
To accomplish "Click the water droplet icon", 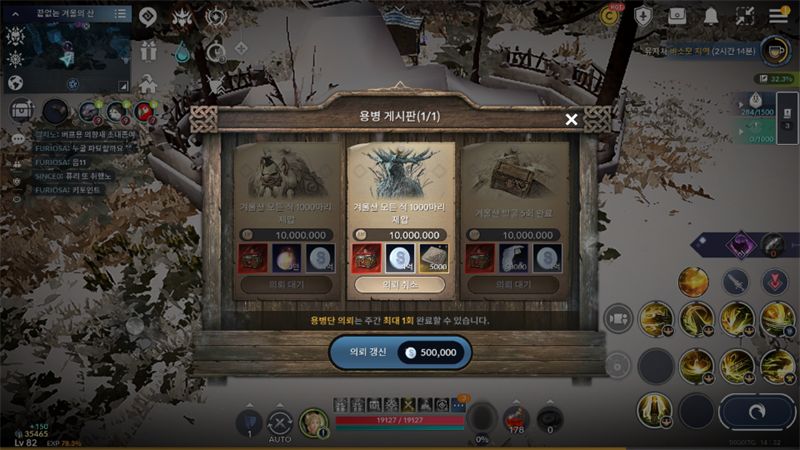I will (x=182, y=50).
